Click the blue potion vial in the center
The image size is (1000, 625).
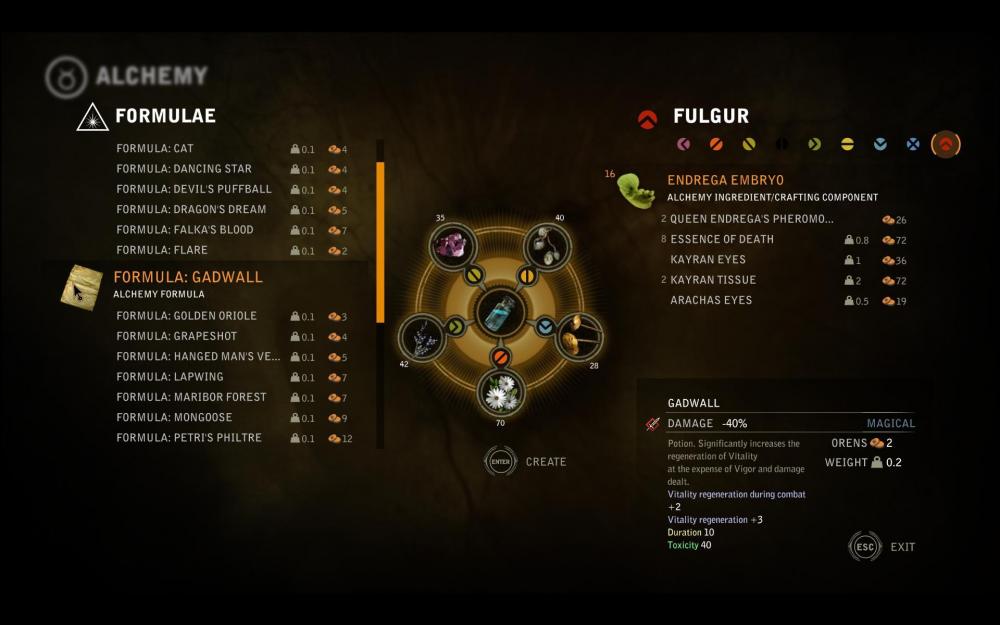click(x=501, y=313)
